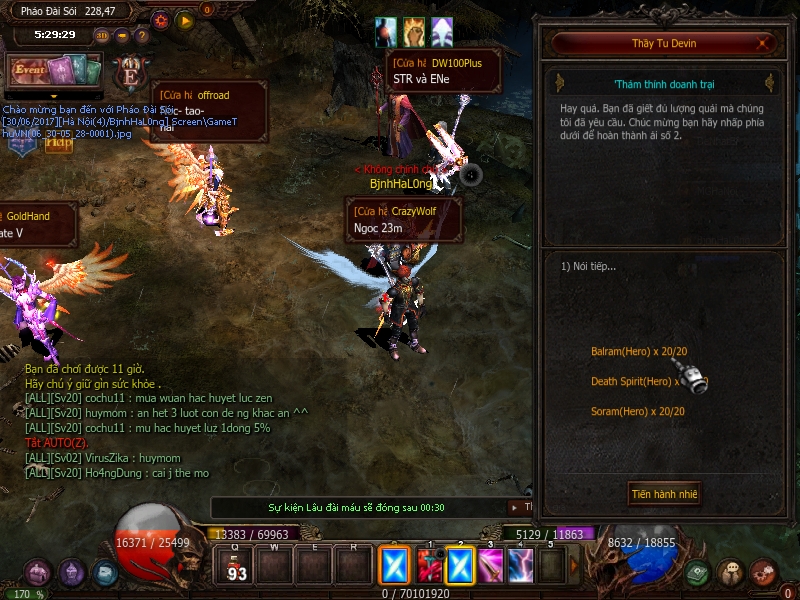800x600 pixels.
Task: Open offroad's personal shop sign
Action: [210, 103]
